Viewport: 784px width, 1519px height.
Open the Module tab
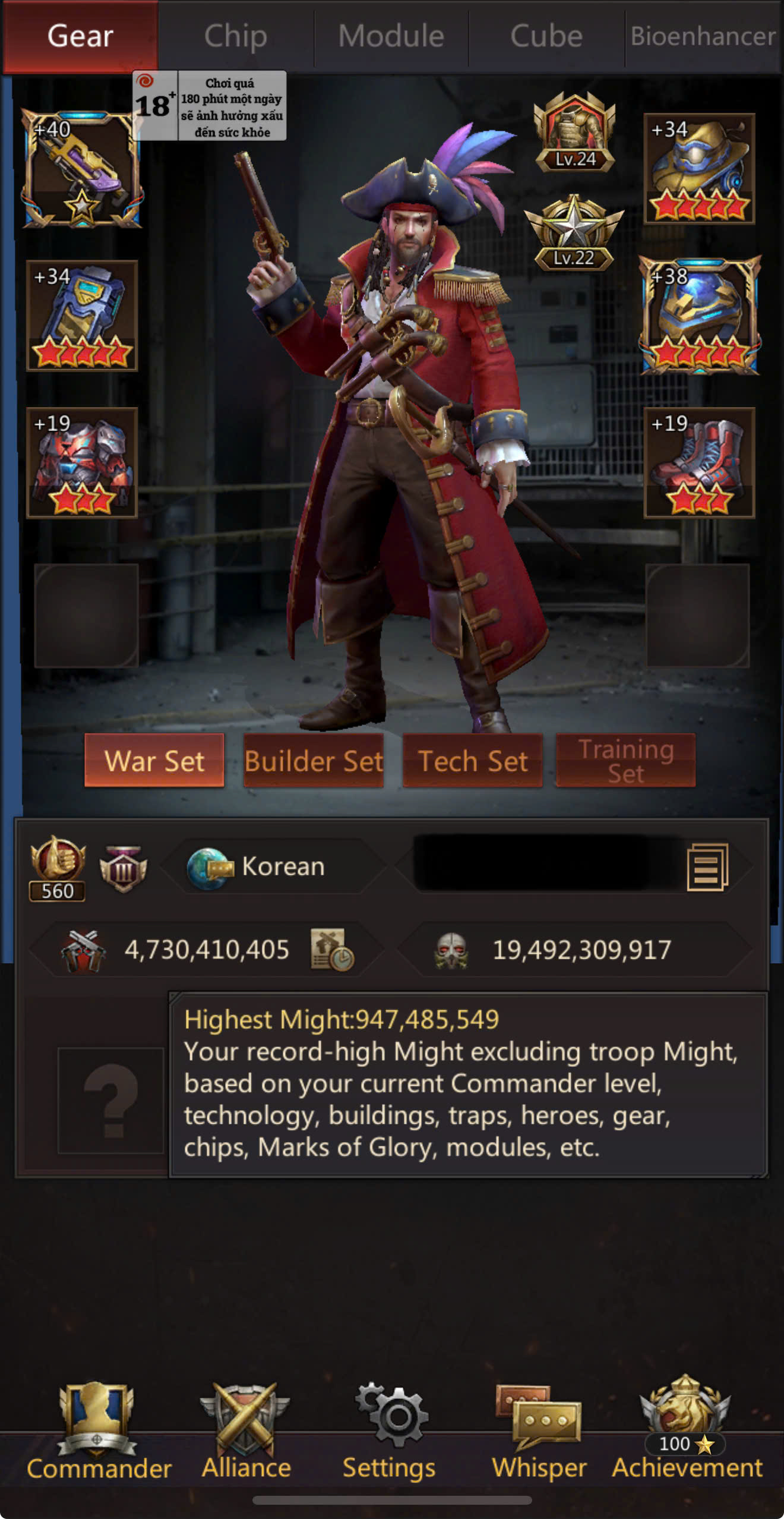coord(391,36)
